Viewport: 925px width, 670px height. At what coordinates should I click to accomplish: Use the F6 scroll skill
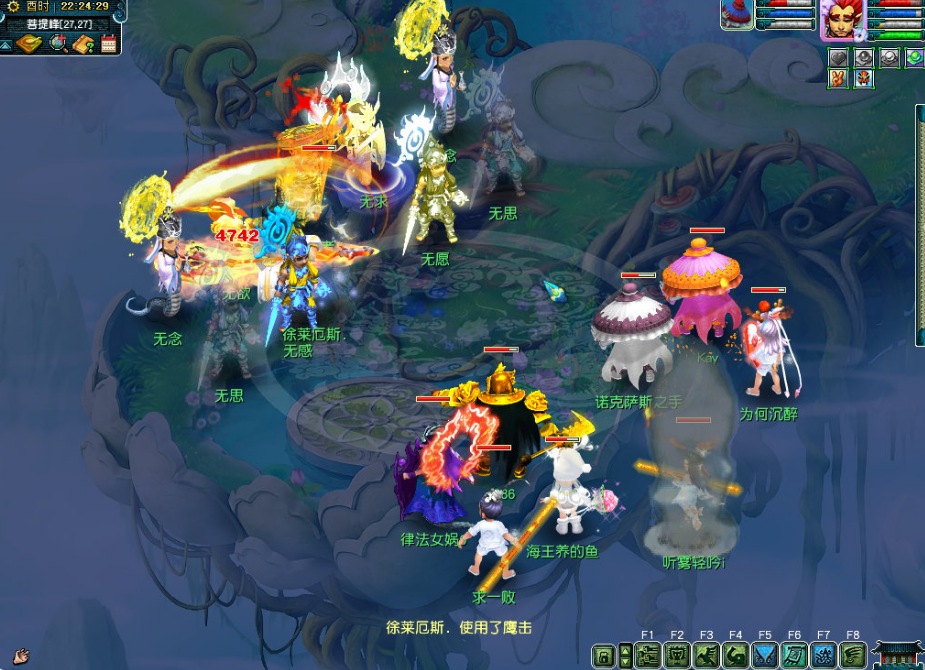point(795,656)
